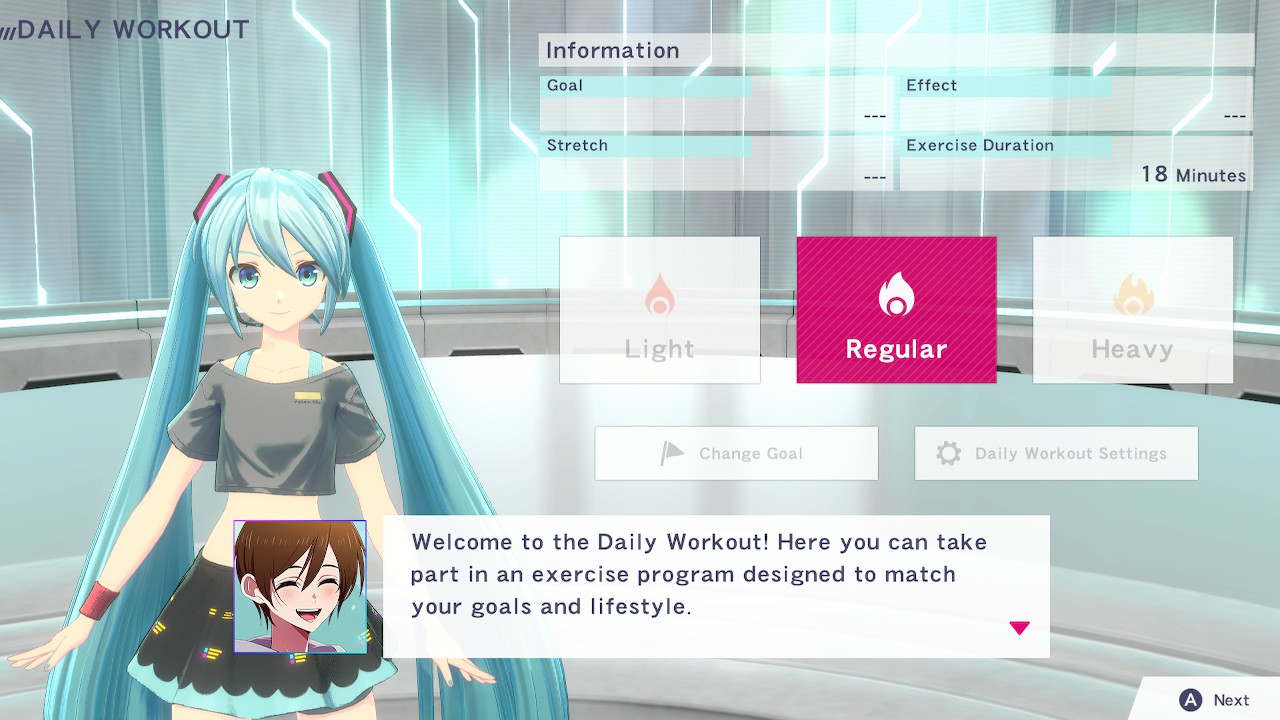The width and height of the screenshot is (1280, 720).
Task: Click the flame icon inside the Regular card
Action: pos(895,293)
